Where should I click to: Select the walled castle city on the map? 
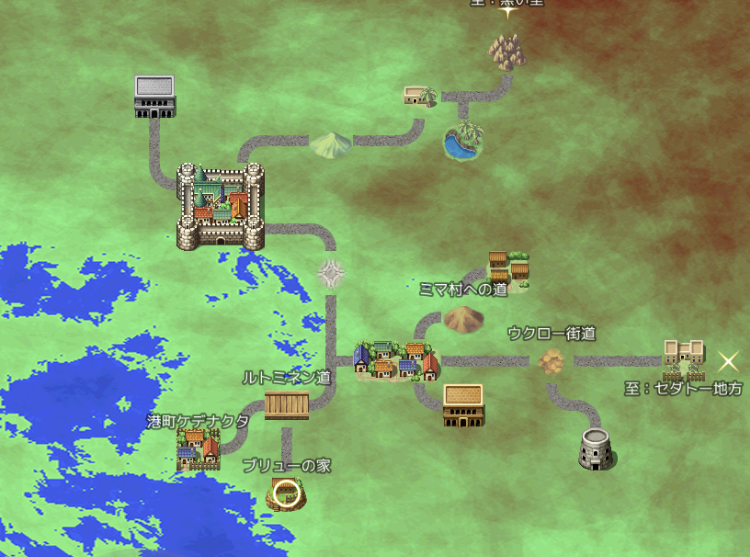click(x=220, y=207)
